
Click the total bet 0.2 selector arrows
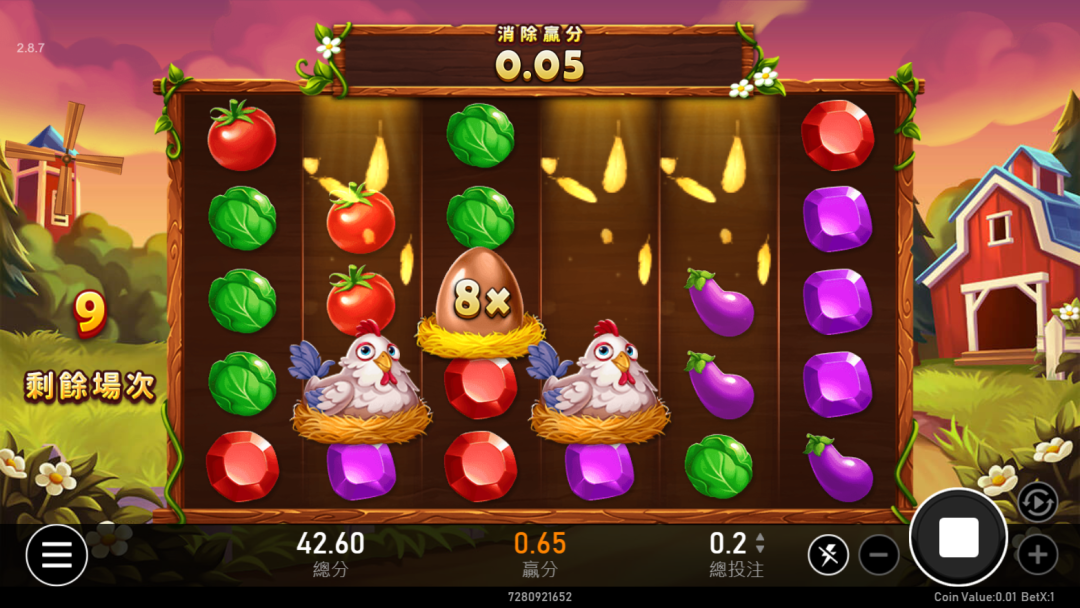(760, 543)
